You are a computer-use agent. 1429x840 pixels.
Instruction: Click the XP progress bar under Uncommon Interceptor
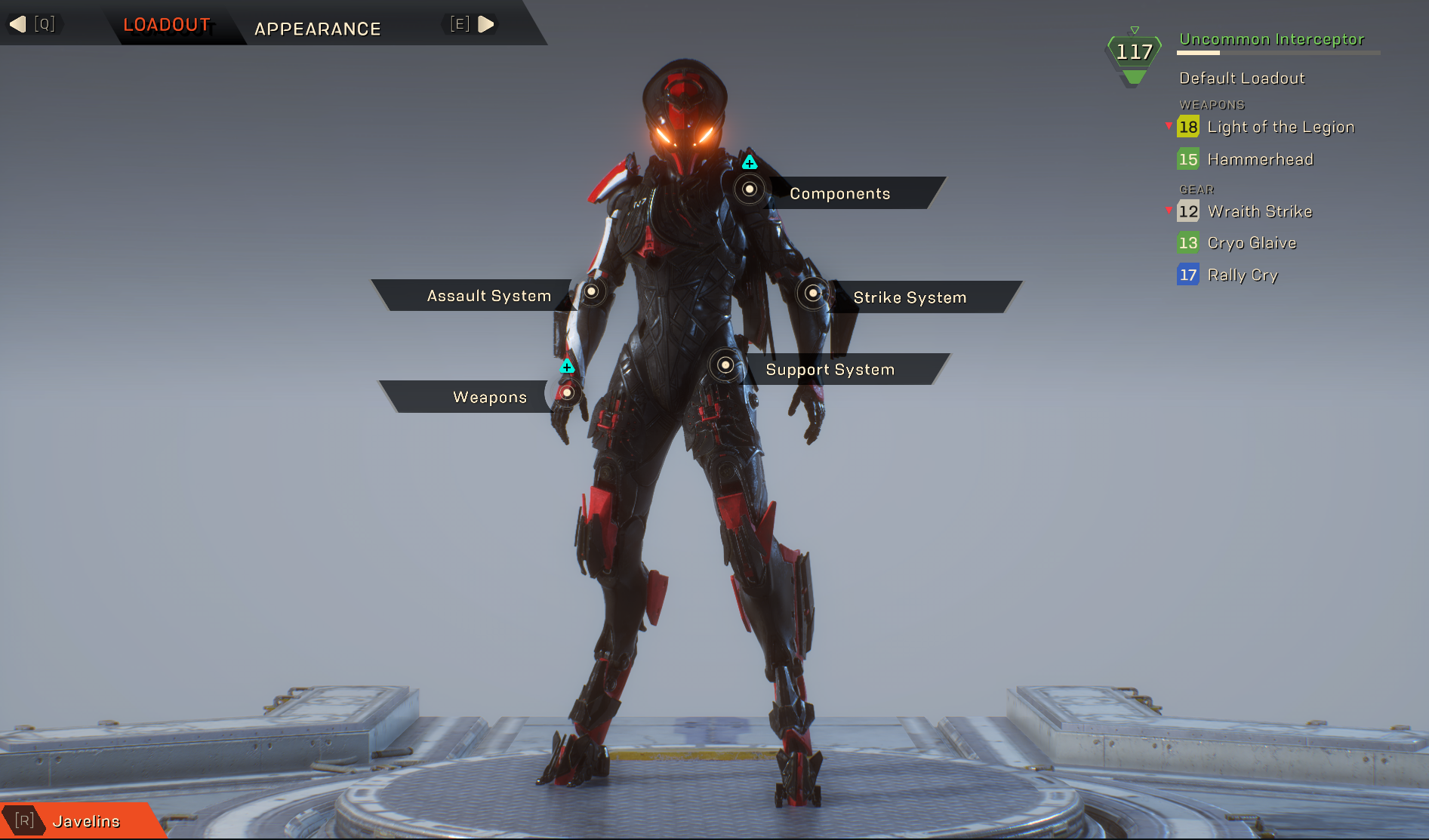(1277, 54)
